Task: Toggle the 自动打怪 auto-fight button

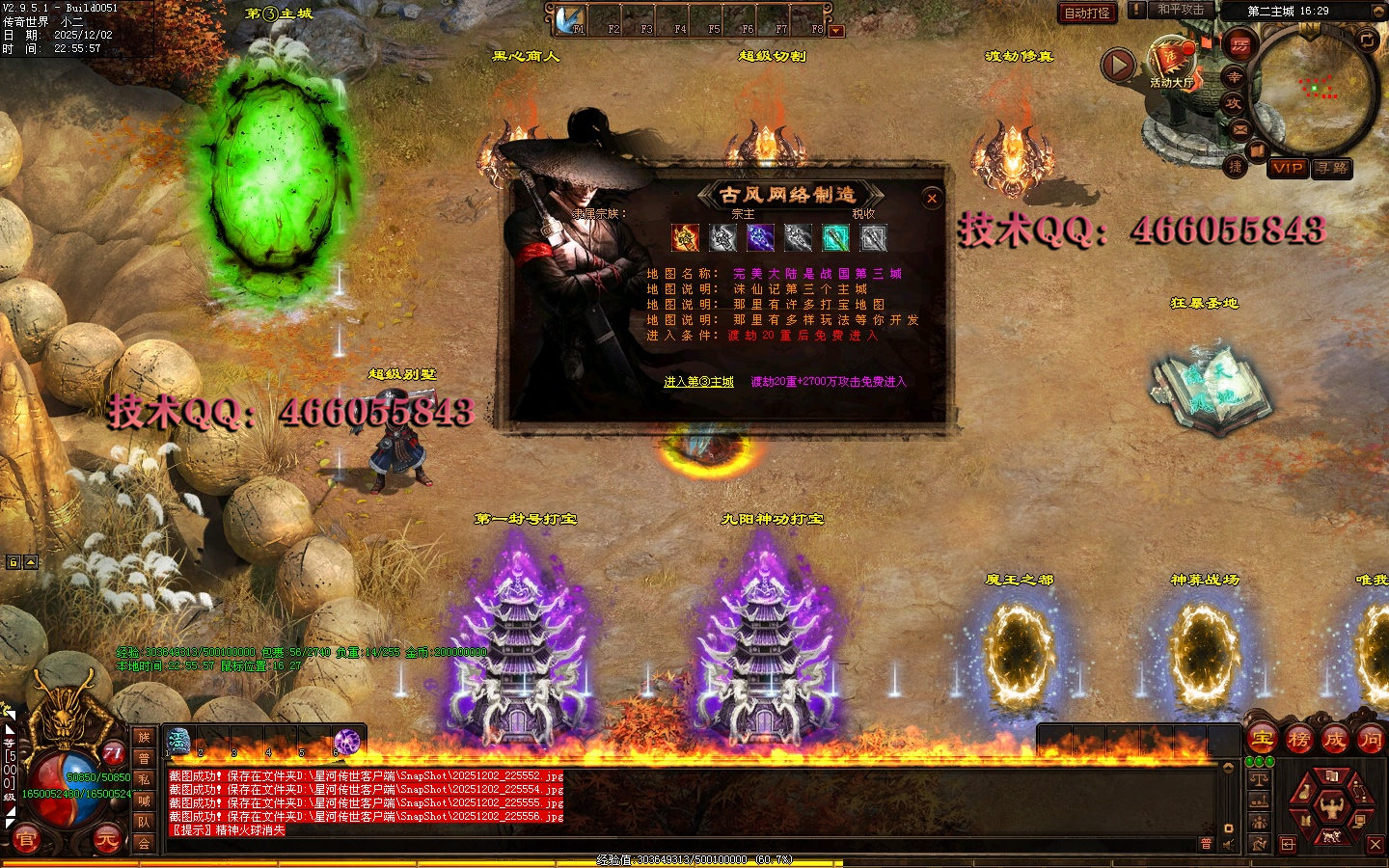Action: [1087, 13]
